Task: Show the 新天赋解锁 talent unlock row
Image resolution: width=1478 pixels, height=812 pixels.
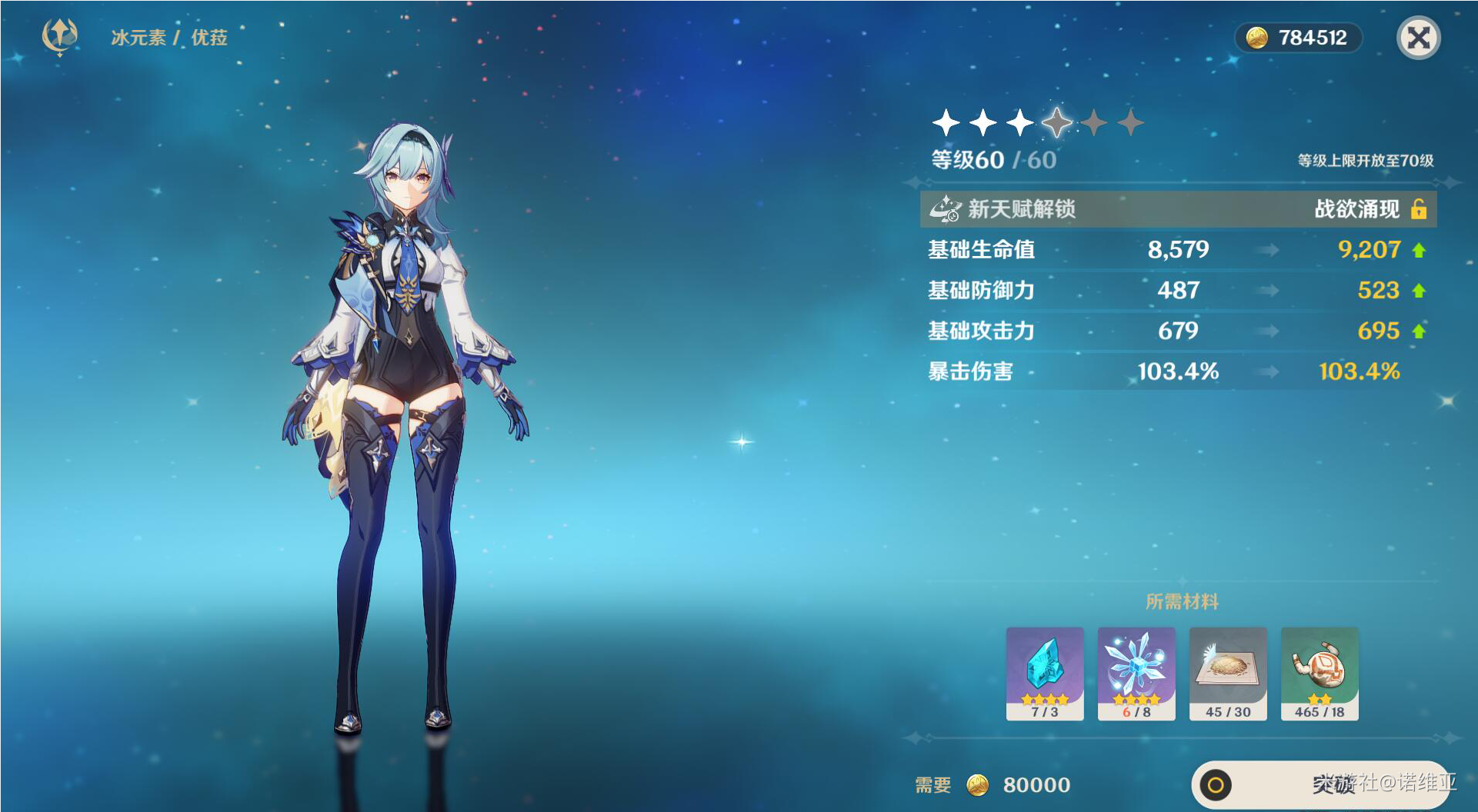Action: [1178, 209]
